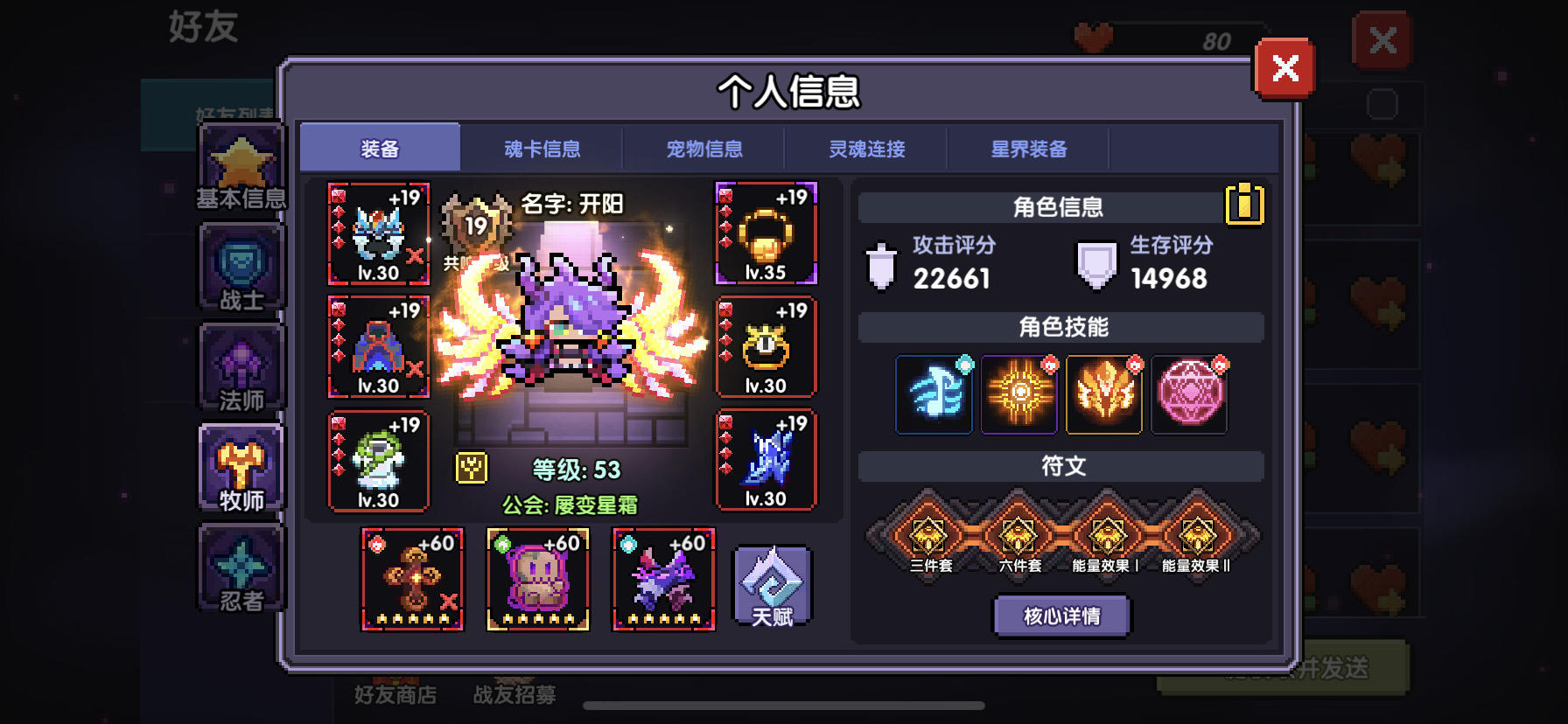View the blue music-note character skill icon
The image size is (1568, 724).
tap(934, 394)
